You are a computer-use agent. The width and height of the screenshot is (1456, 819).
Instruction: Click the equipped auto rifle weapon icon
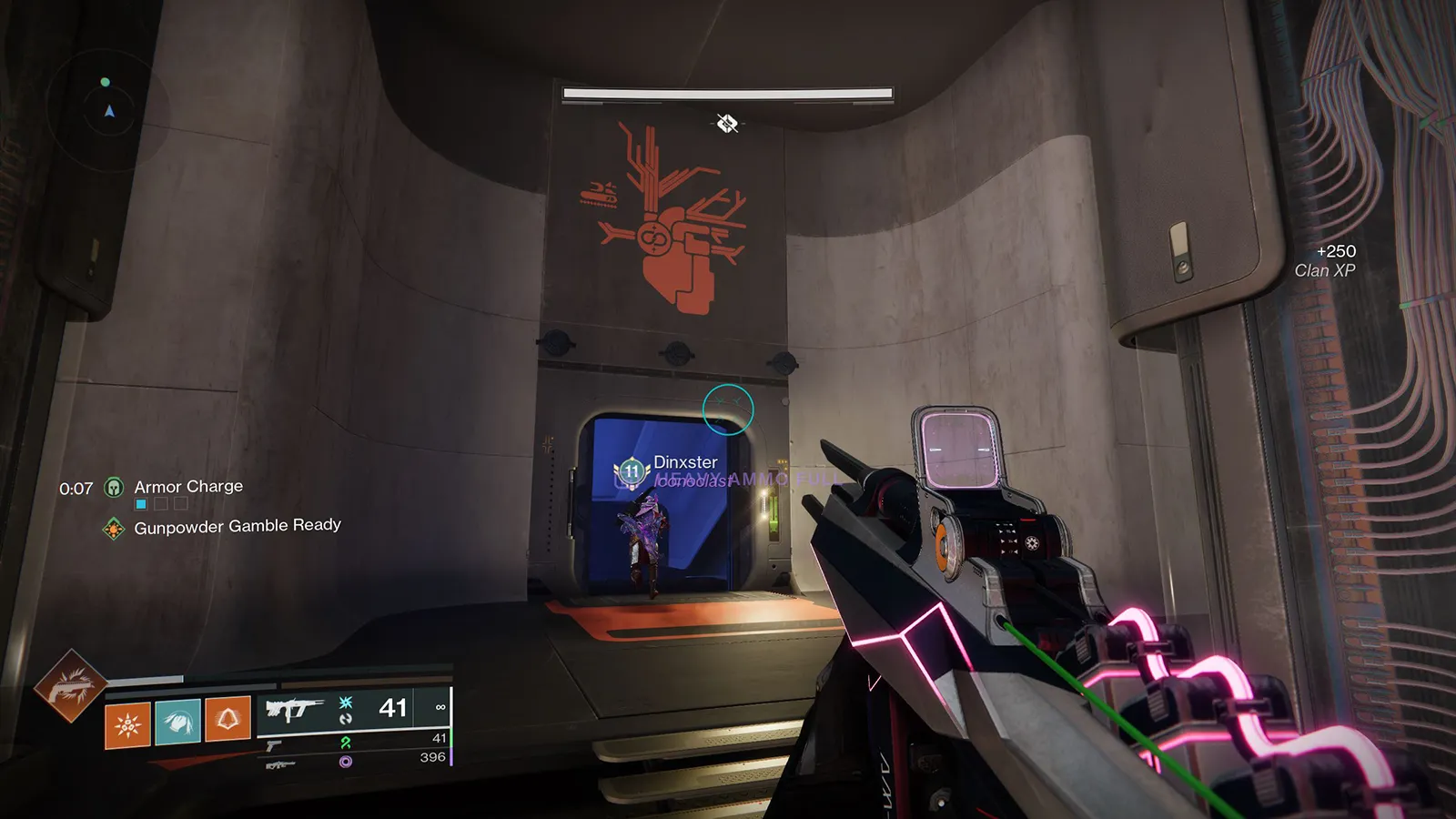[294, 708]
